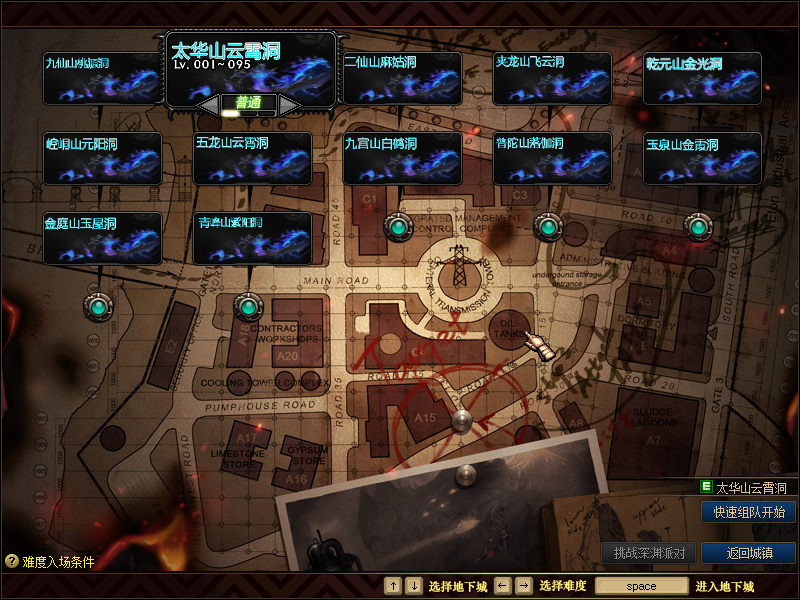Screen dimensions: 800x600
Task: Open the 难度入场条件 help info
Action: (50, 562)
